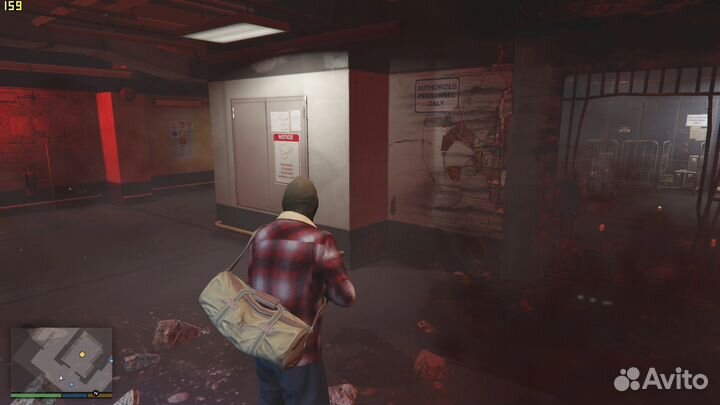Click the Avito watermark logo

pyautogui.click(x=660, y=378)
